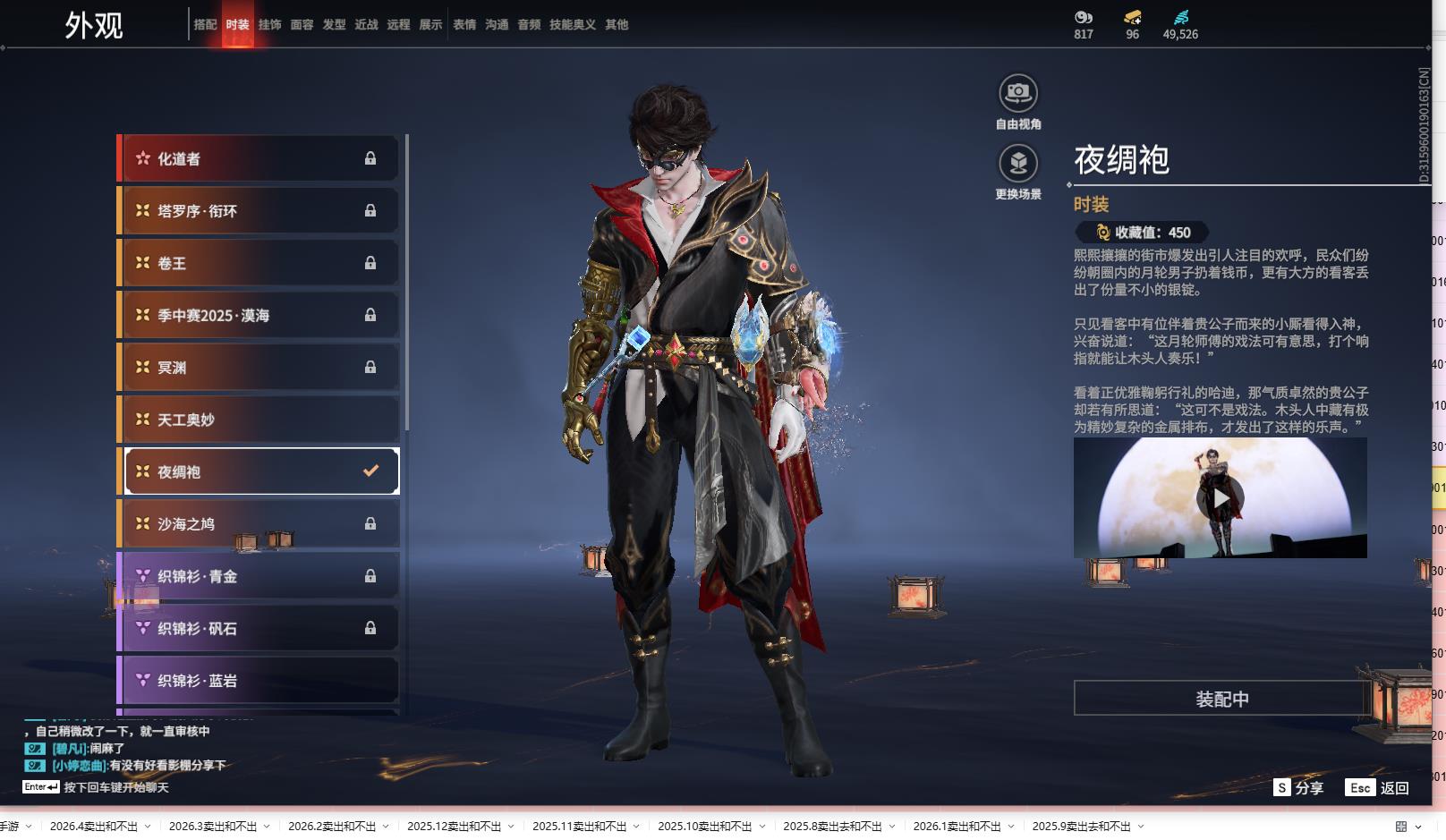The width and height of the screenshot is (1446, 840).
Task: Switch to the 近战 weapon tab
Action: click(x=366, y=25)
